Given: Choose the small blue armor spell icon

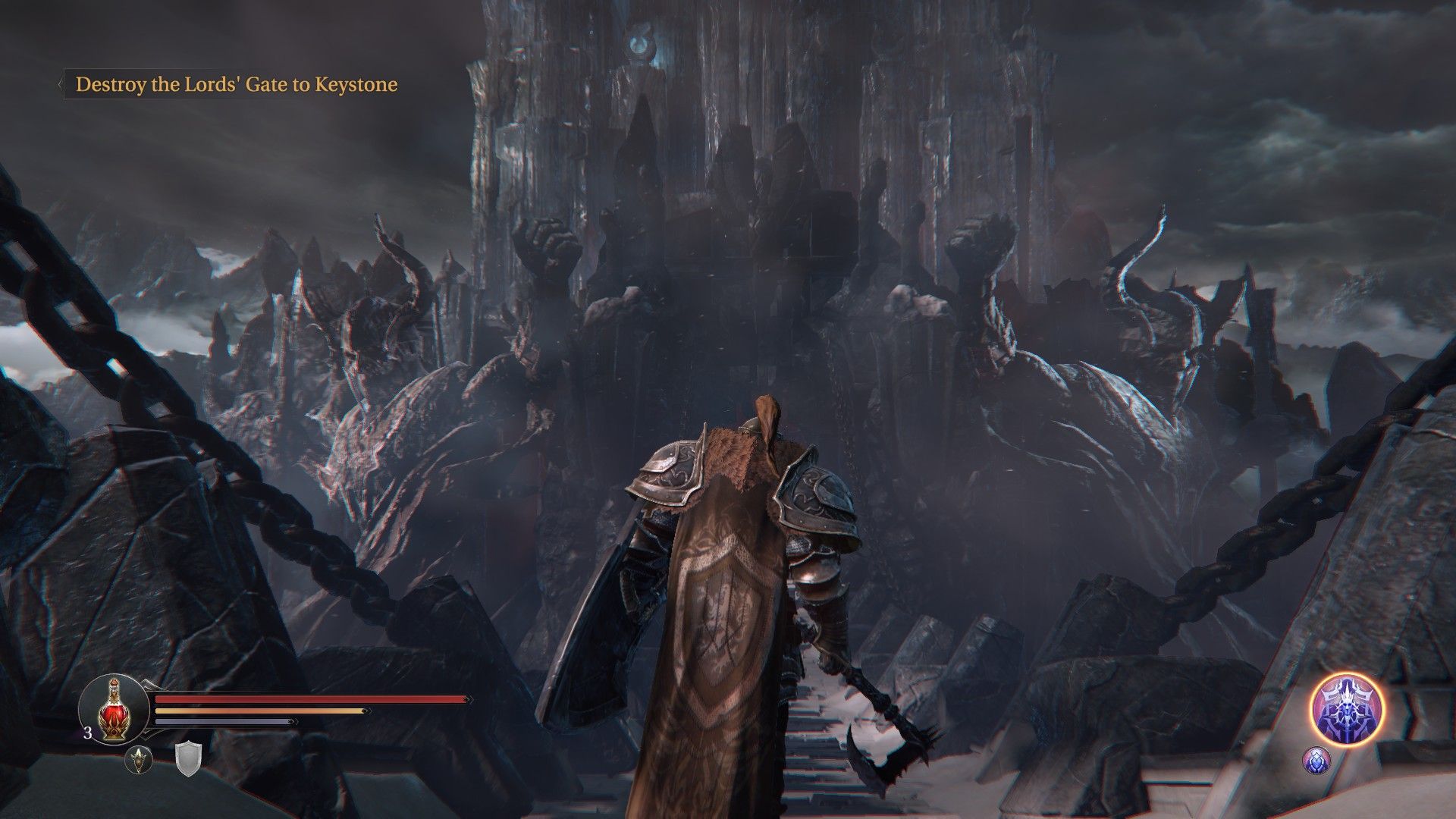Looking at the screenshot, I should tap(1316, 760).
